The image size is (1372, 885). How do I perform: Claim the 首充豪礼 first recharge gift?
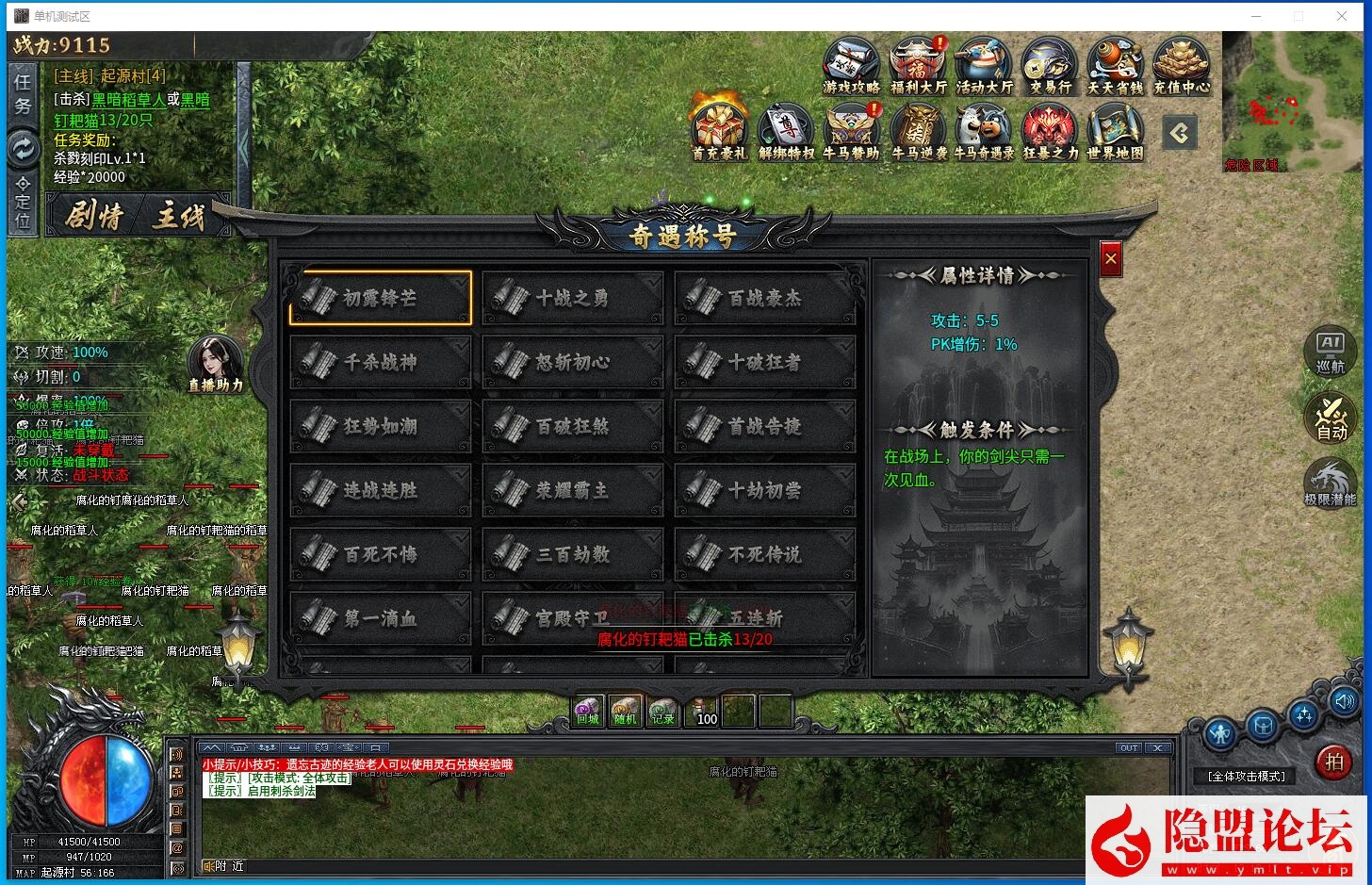(x=719, y=131)
